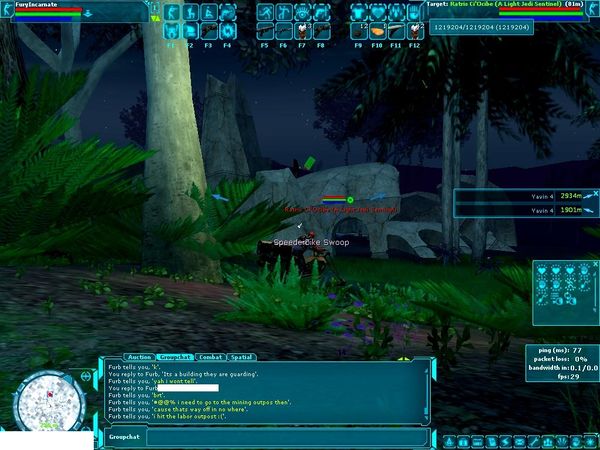Close the Yavin 4 waypoint tracker
This screenshot has width=600, height=450.
(x=593, y=191)
